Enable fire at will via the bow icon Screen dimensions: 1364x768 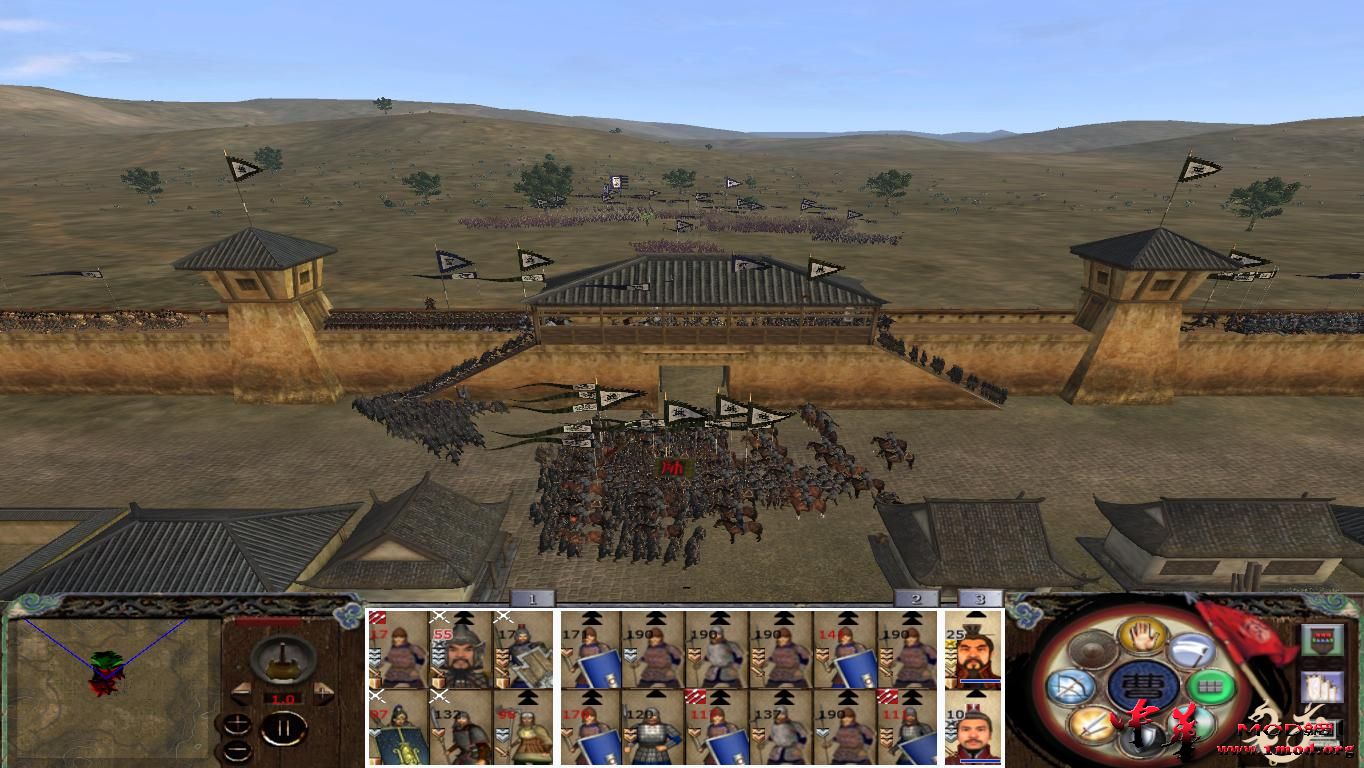point(1071,687)
